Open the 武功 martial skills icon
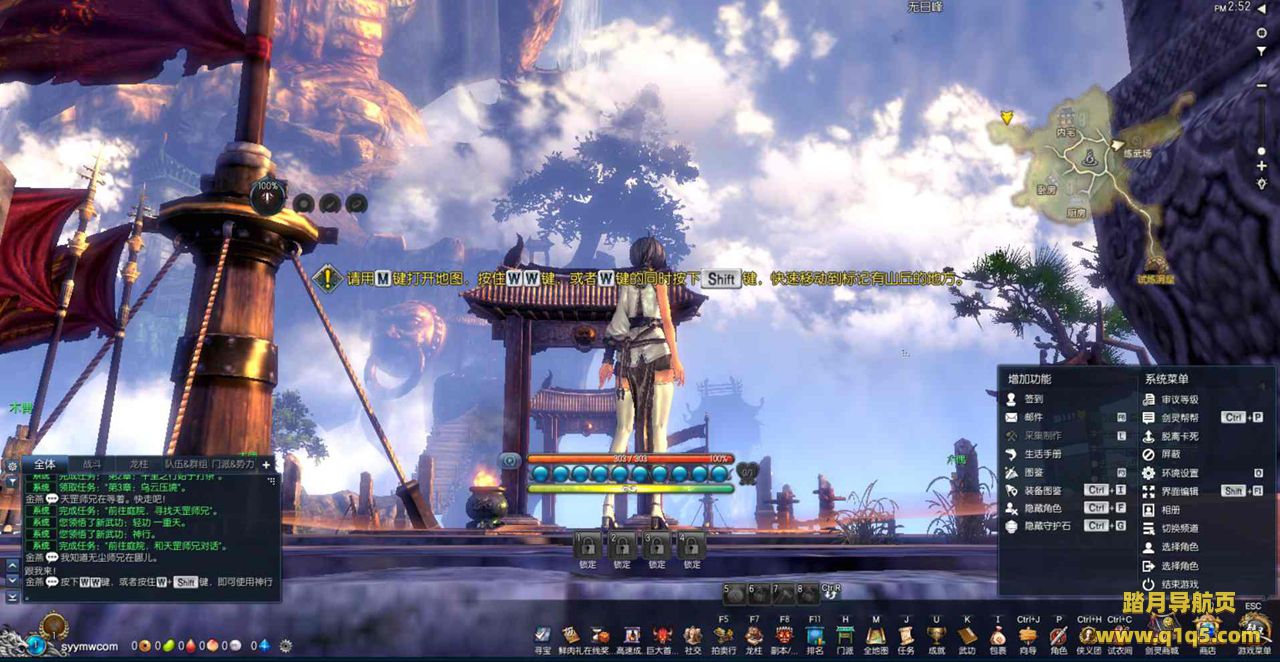 click(967, 636)
